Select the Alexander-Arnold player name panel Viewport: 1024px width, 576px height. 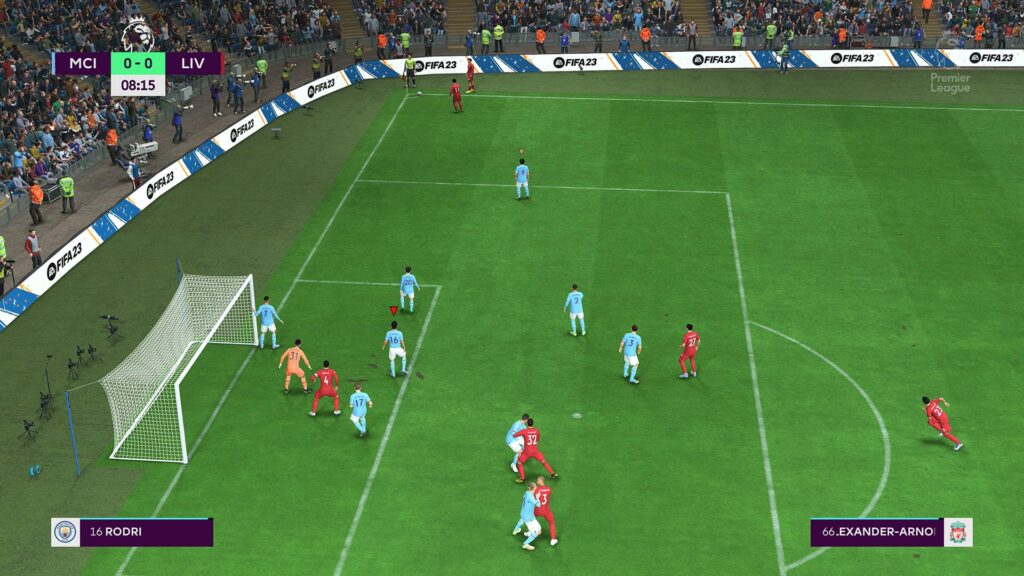coord(877,532)
